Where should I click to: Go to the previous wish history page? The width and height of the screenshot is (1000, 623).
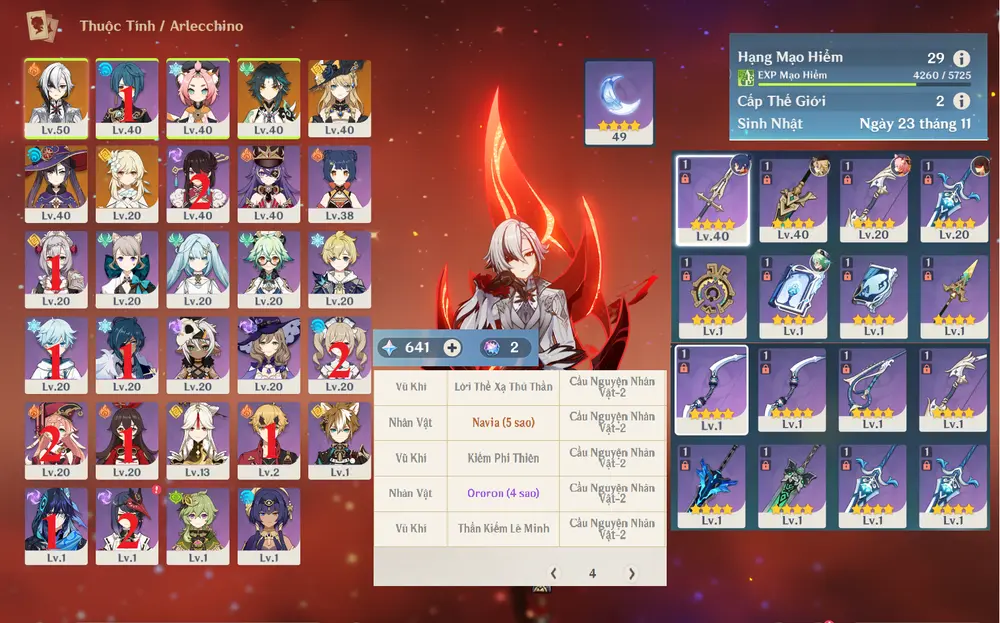[x=555, y=573]
